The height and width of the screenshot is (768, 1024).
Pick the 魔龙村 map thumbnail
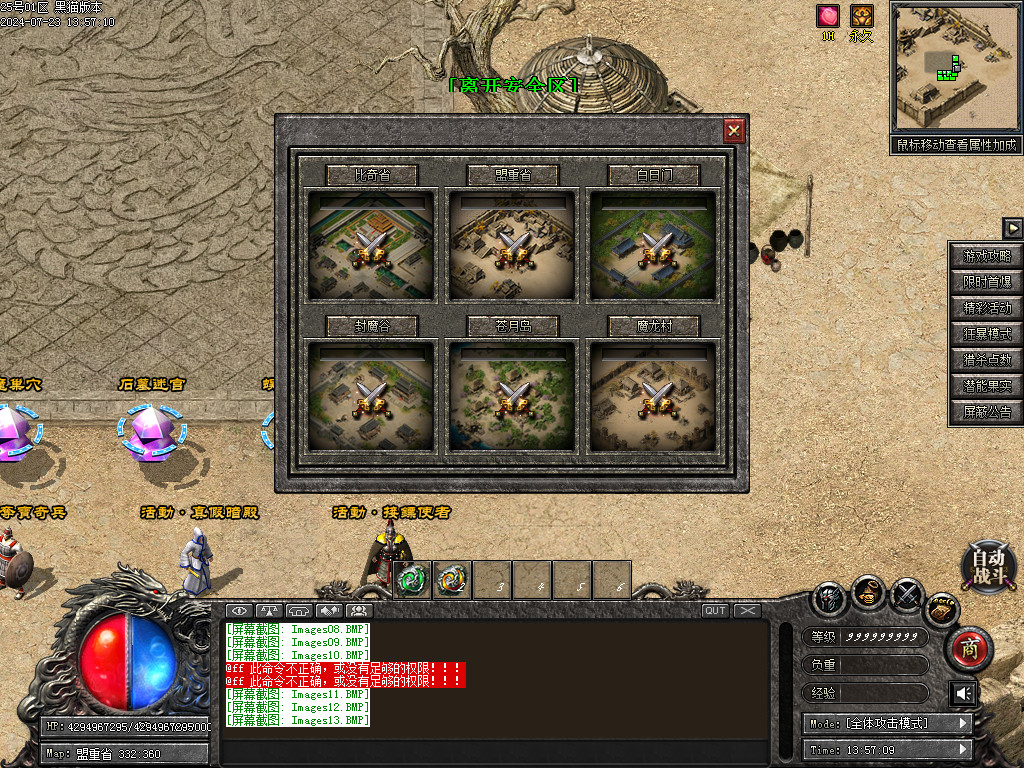[653, 396]
